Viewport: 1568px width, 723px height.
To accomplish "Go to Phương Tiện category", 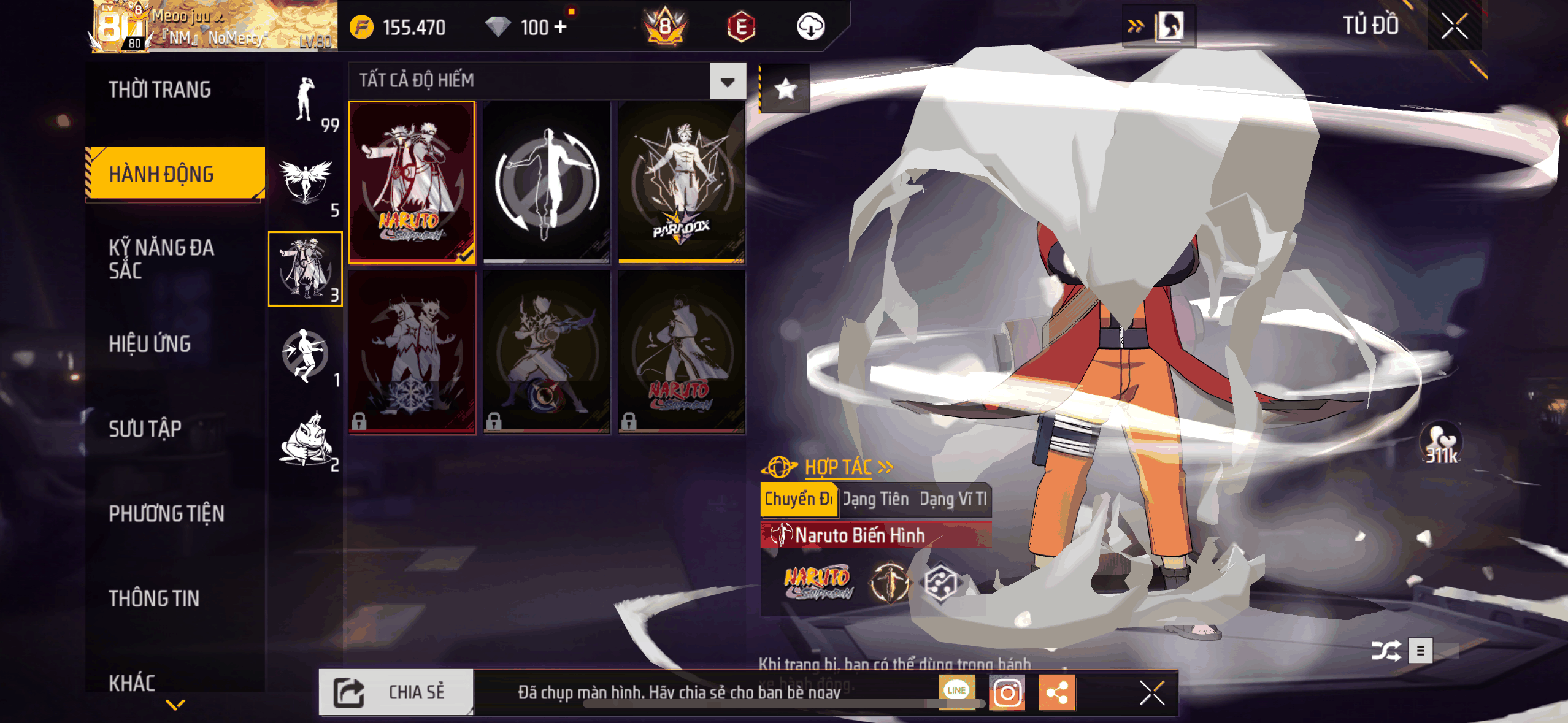I will pos(166,513).
